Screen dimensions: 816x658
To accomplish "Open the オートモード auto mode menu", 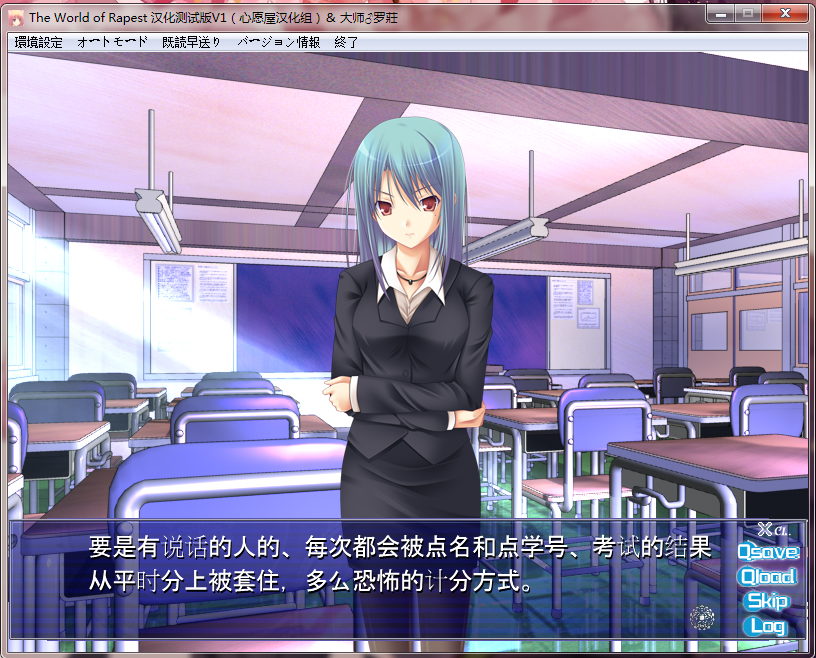I will (x=112, y=42).
